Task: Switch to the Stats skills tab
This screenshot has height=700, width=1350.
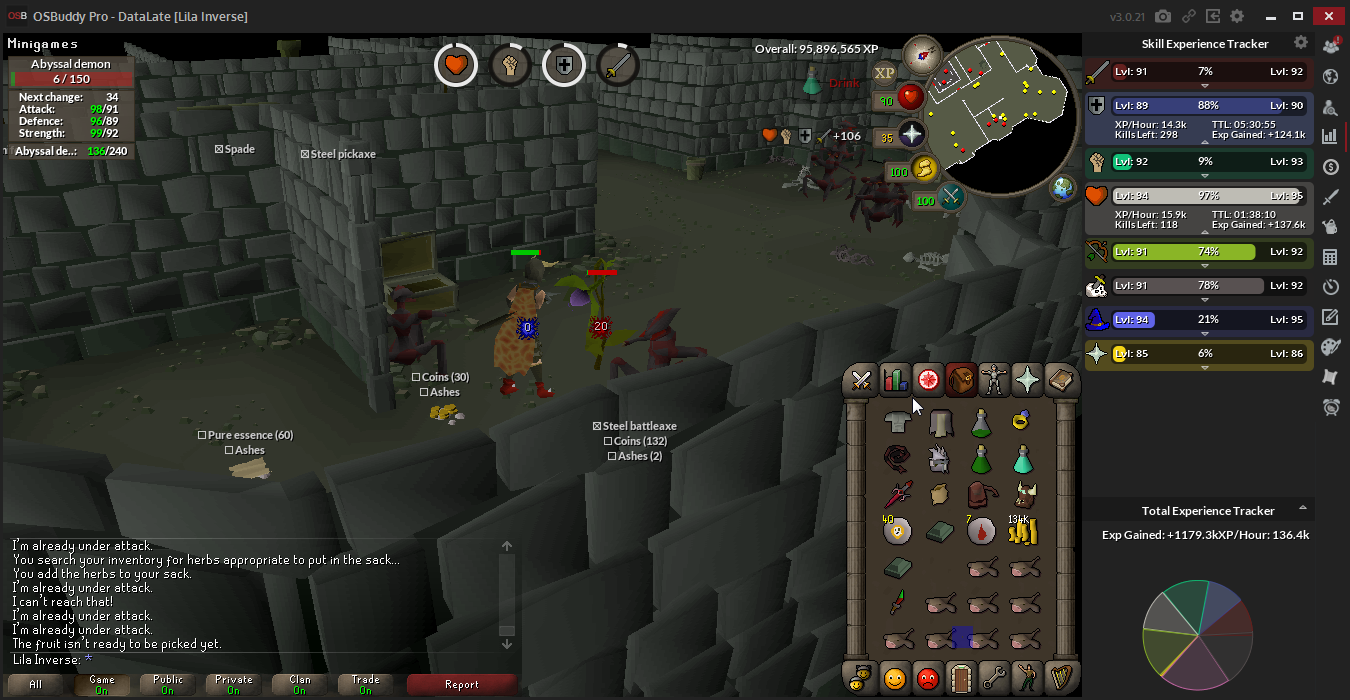Action: tap(895, 380)
